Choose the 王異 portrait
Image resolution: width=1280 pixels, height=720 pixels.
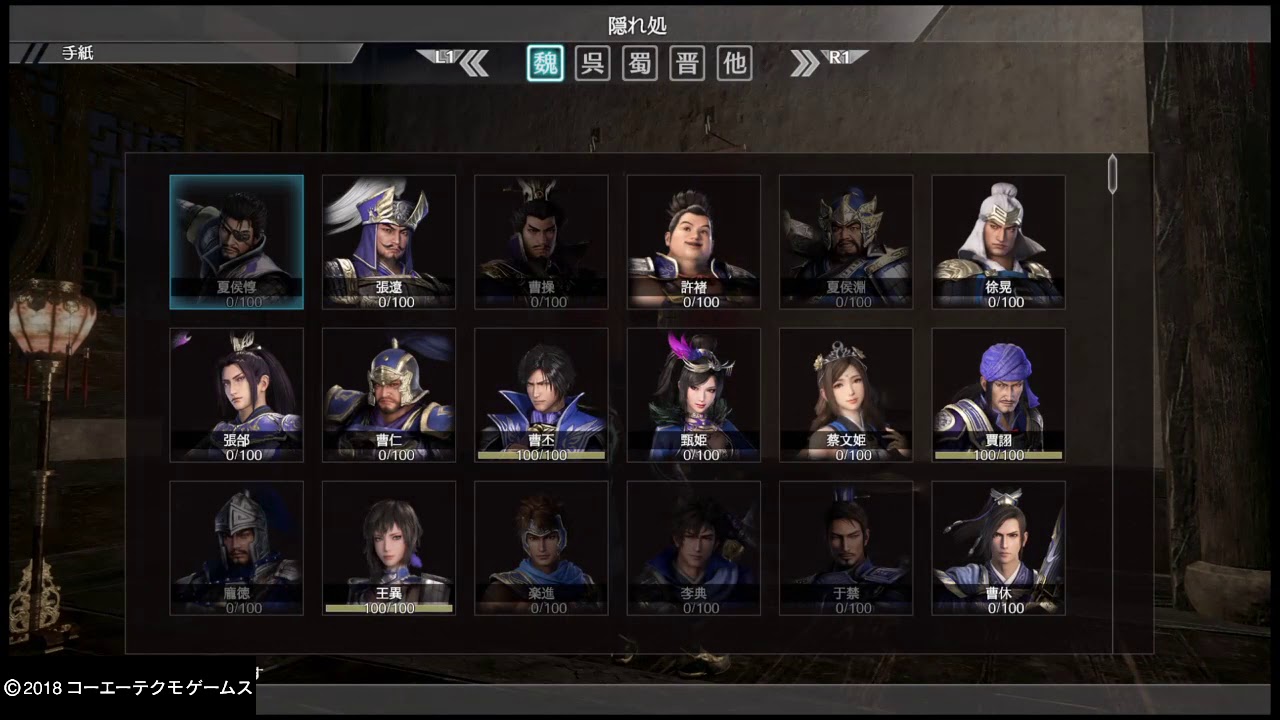(x=389, y=548)
